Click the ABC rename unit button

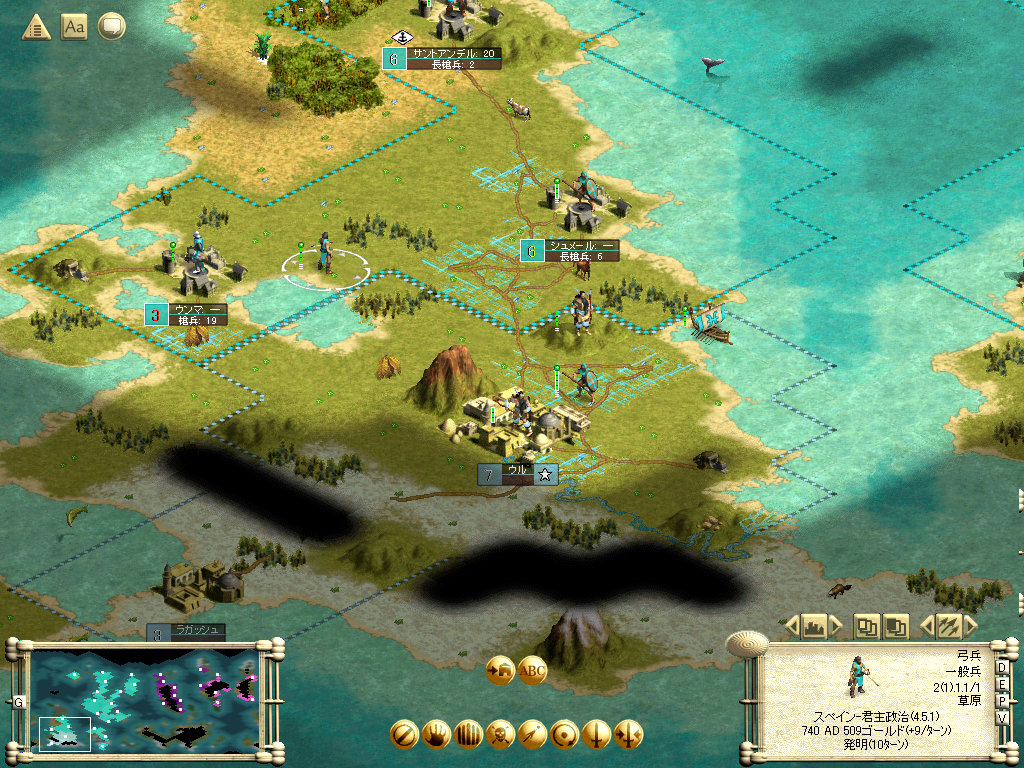[532, 671]
